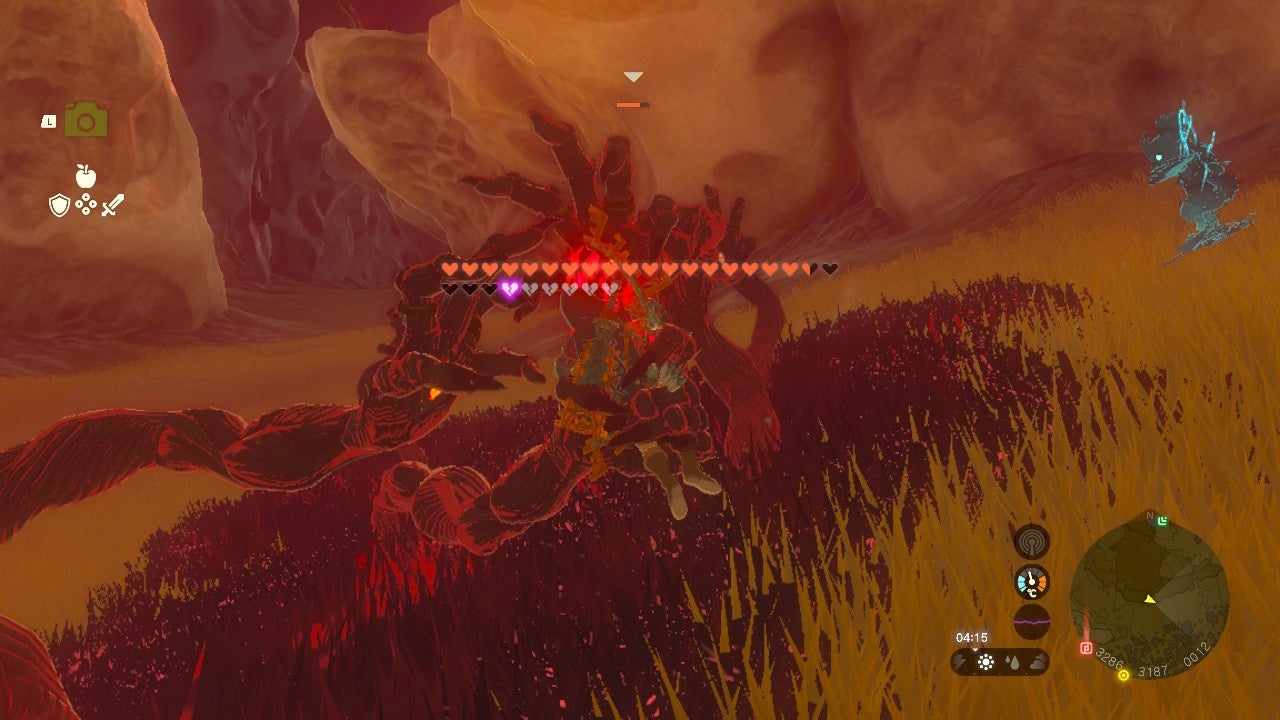Select the apple food item icon

85,175
